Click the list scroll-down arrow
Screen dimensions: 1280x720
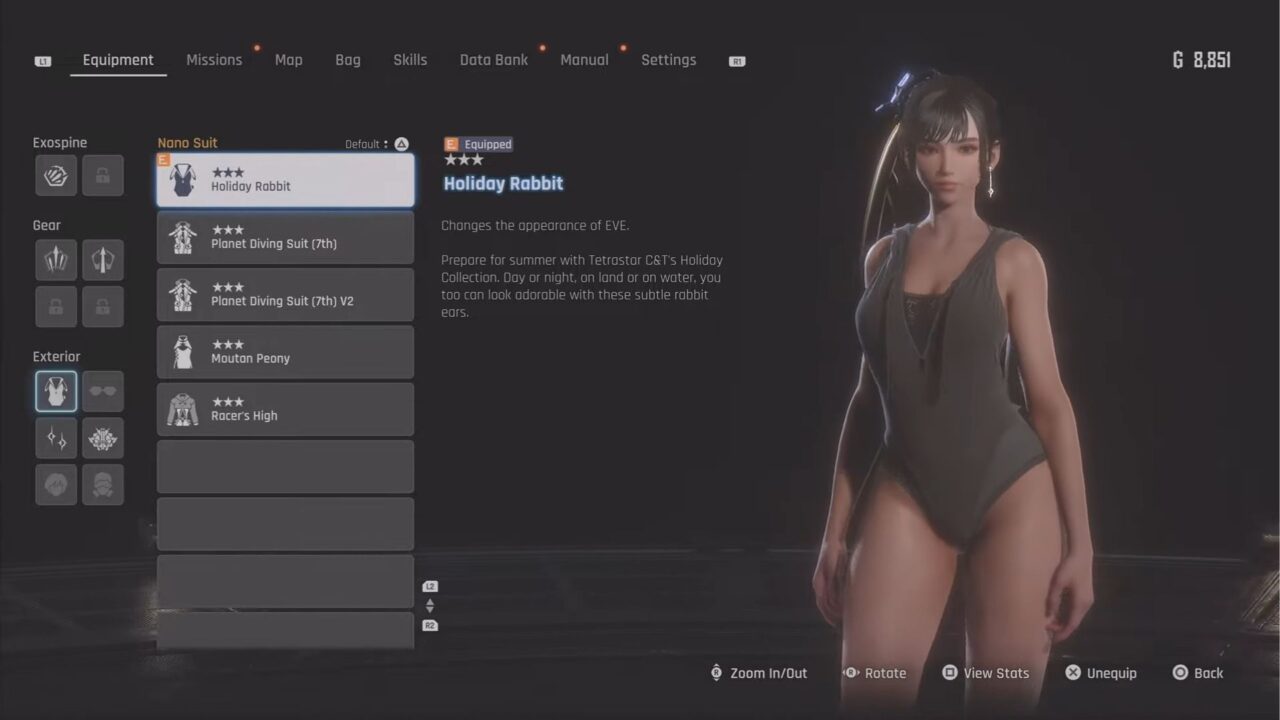pyautogui.click(x=430, y=608)
